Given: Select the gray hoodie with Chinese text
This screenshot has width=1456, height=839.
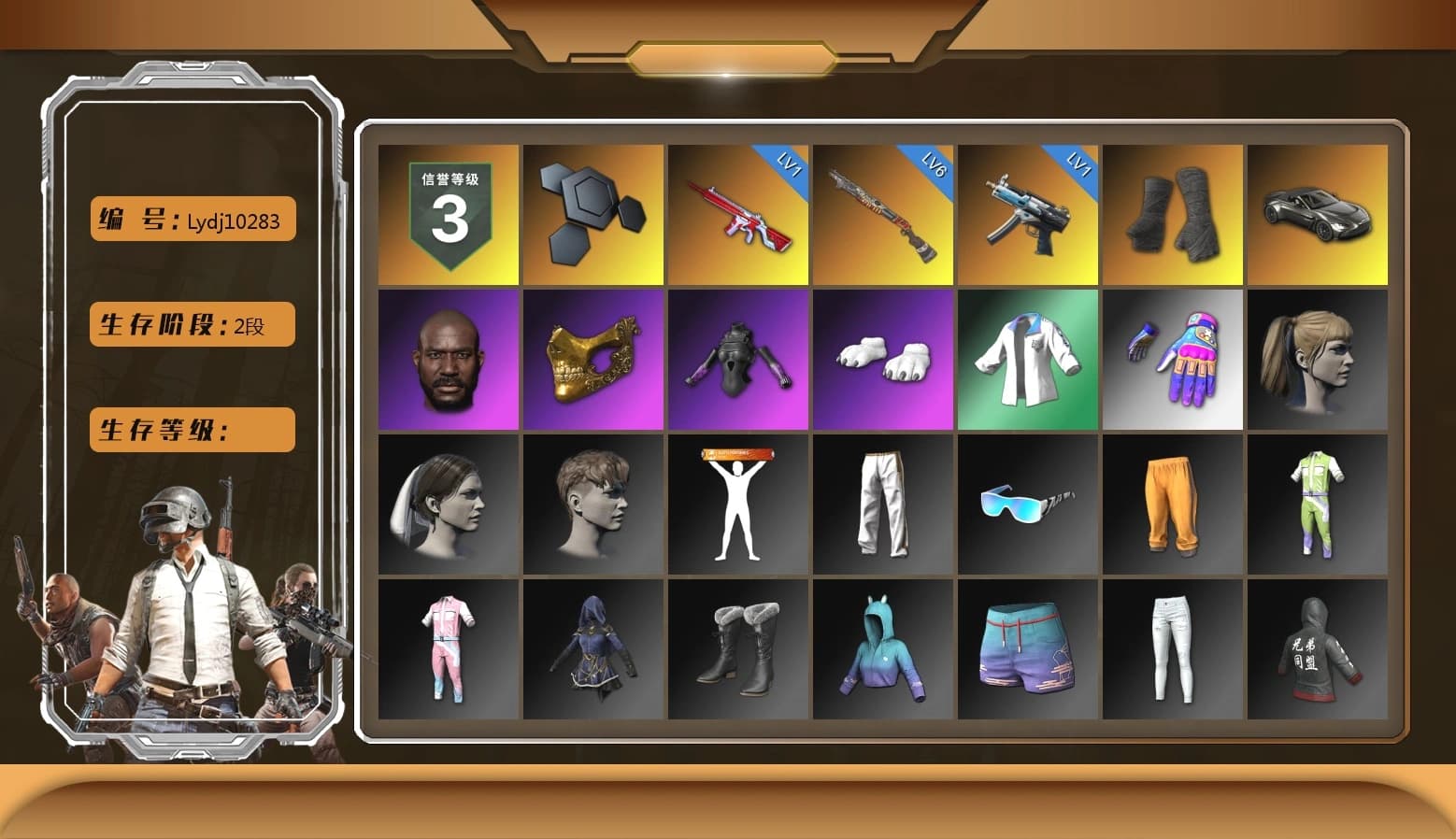Looking at the screenshot, I should pos(1318,649).
